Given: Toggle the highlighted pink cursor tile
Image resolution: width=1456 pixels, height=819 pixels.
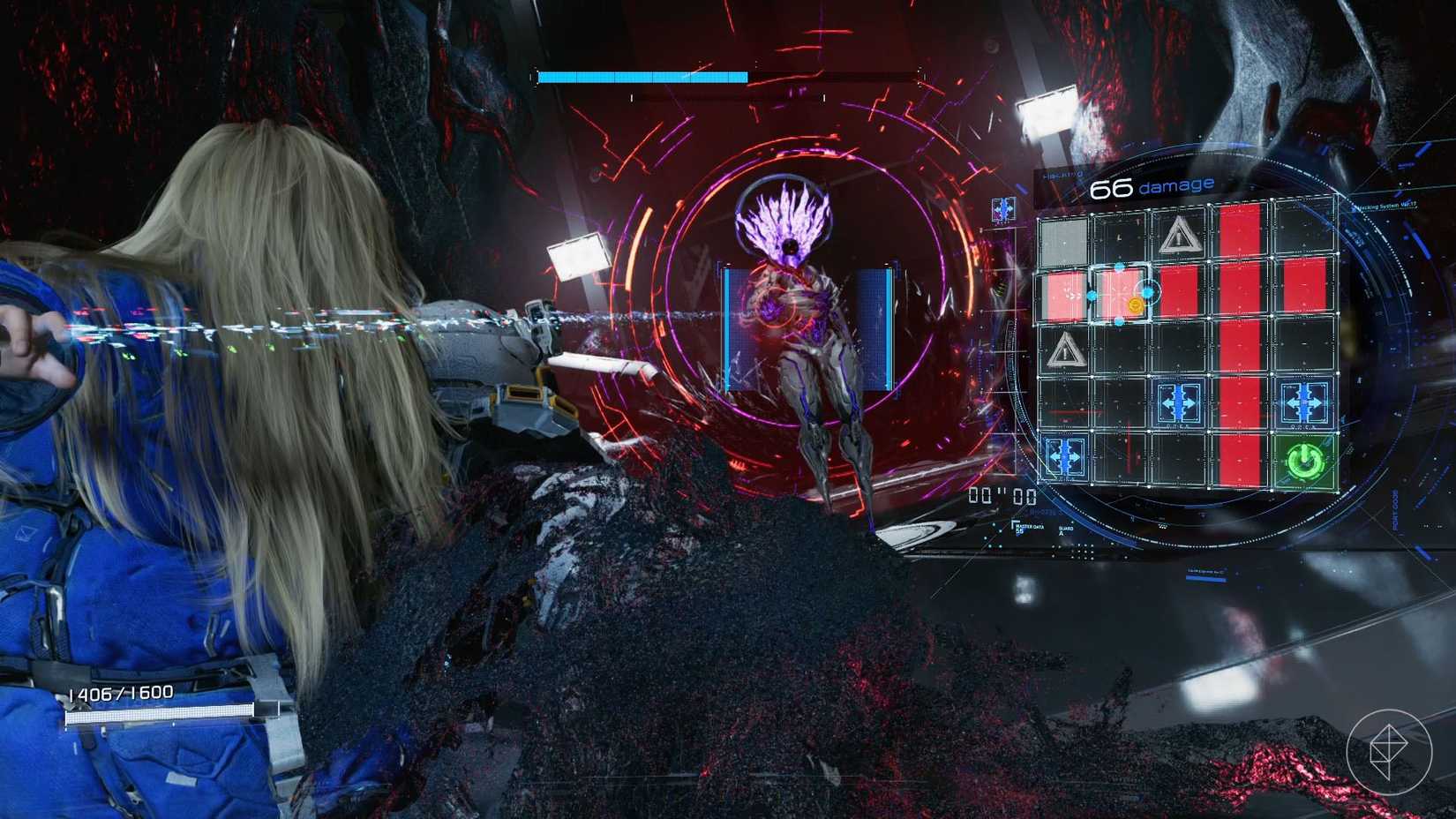Looking at the screenshot, I should point(1119,292).
